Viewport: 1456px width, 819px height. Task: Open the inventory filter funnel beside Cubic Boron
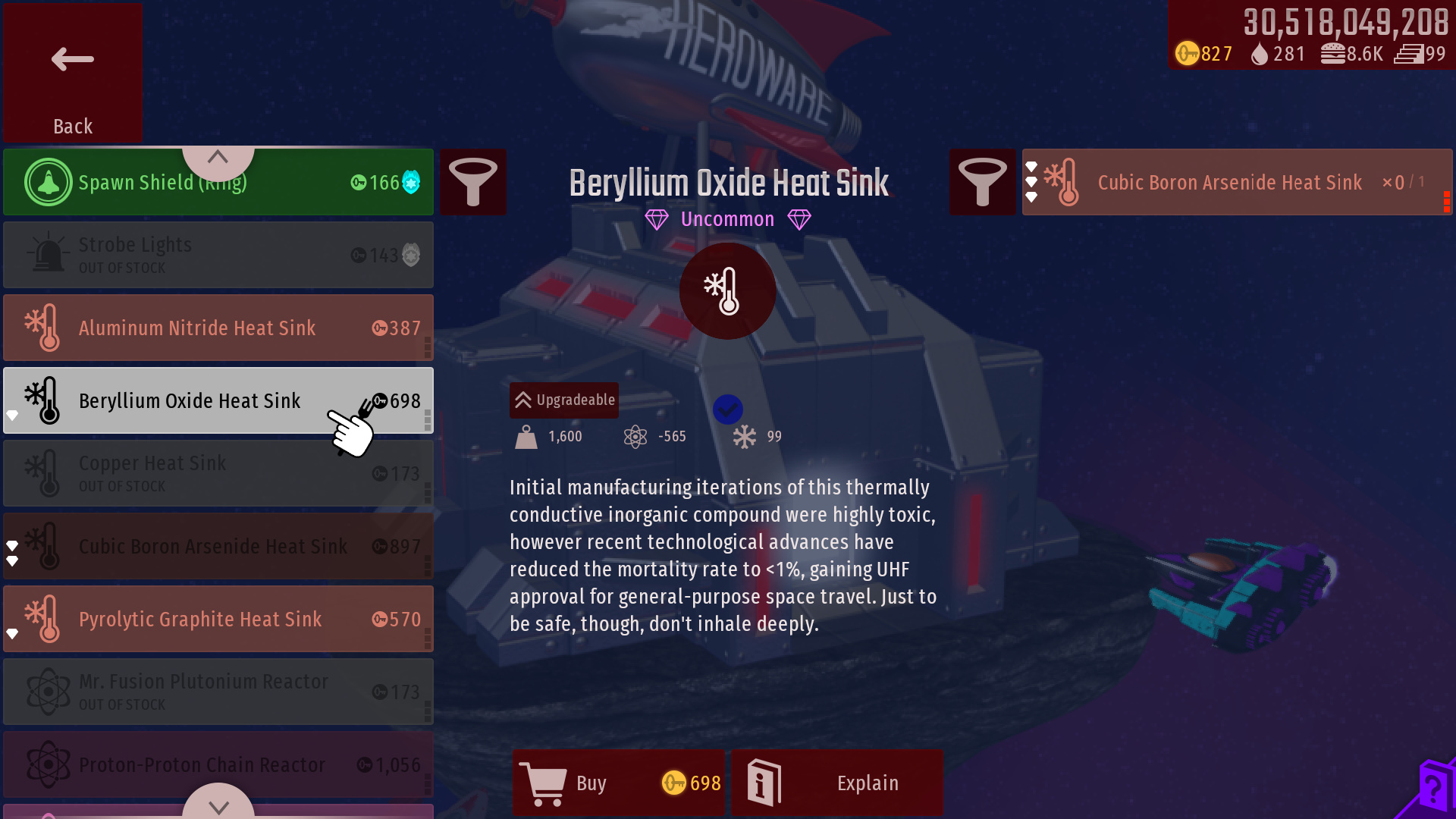tap(982, 182)
